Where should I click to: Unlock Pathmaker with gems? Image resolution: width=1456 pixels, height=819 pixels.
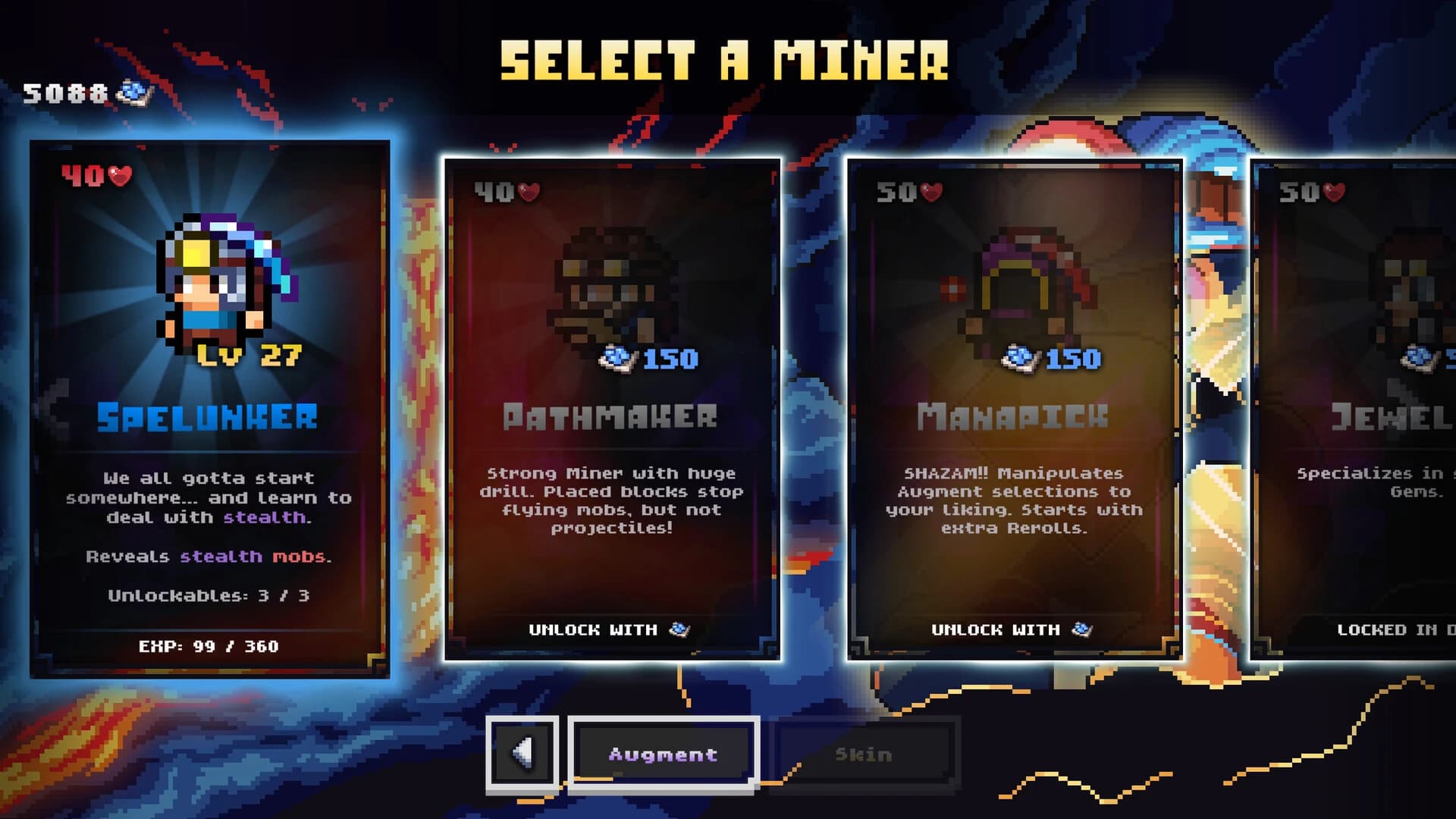(614, 629)
